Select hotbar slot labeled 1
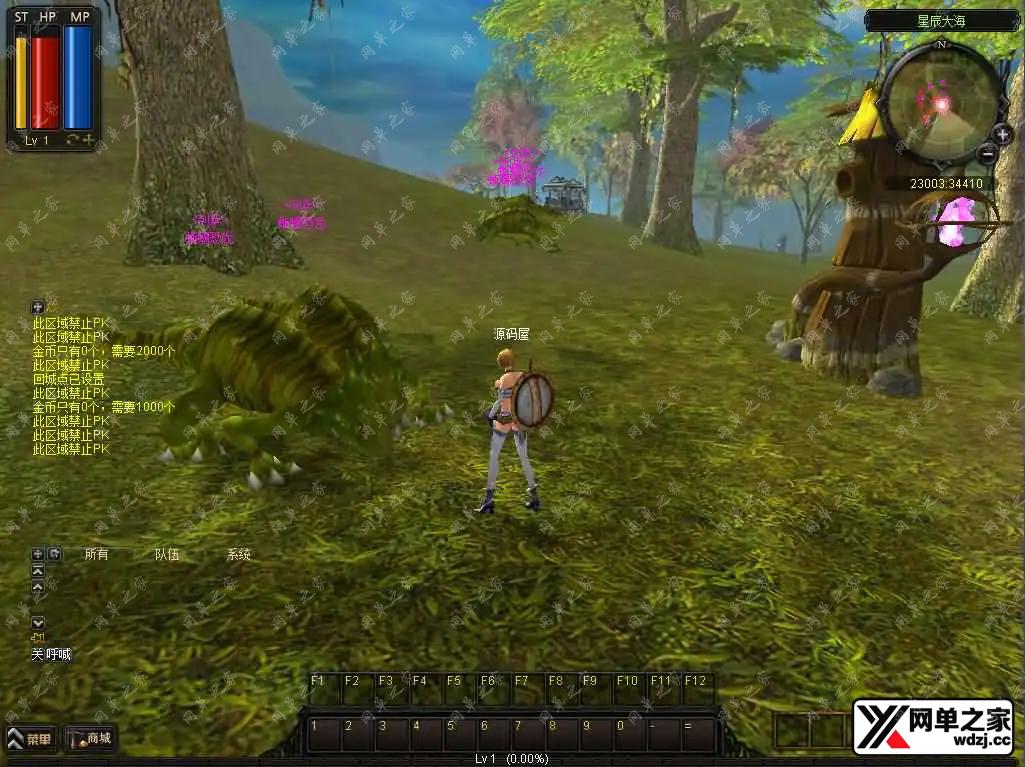Viewport: 1025px width, 767px height. point(324,734)
